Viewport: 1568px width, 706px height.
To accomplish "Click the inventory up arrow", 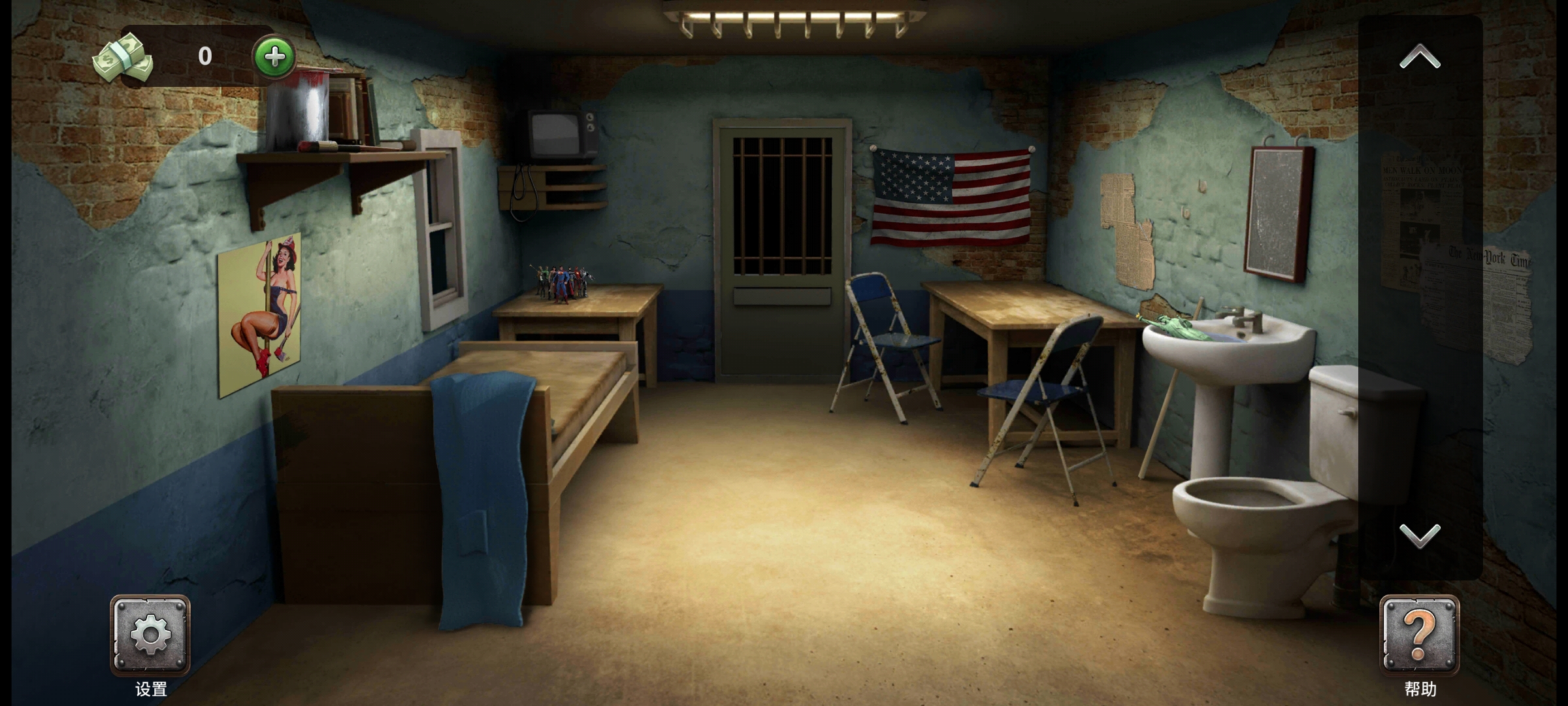I will pos(1420,58).
